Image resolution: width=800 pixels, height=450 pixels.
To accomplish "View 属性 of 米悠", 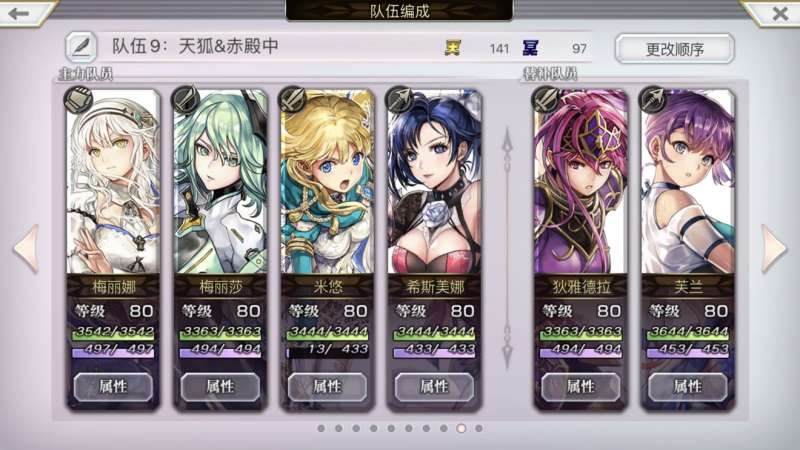I will click(327, 386).
